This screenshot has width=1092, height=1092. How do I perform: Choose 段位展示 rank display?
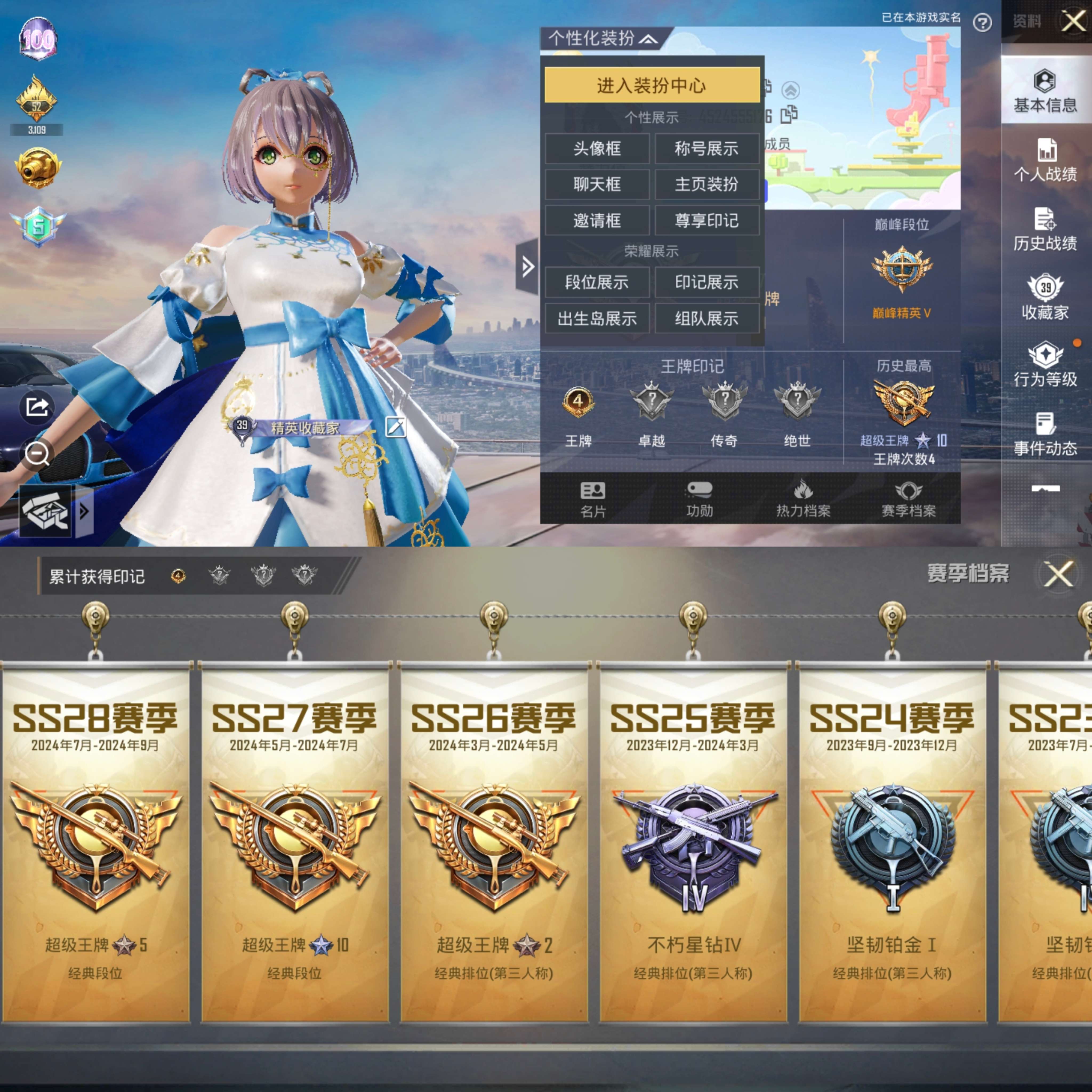click(x=597, y=282)
